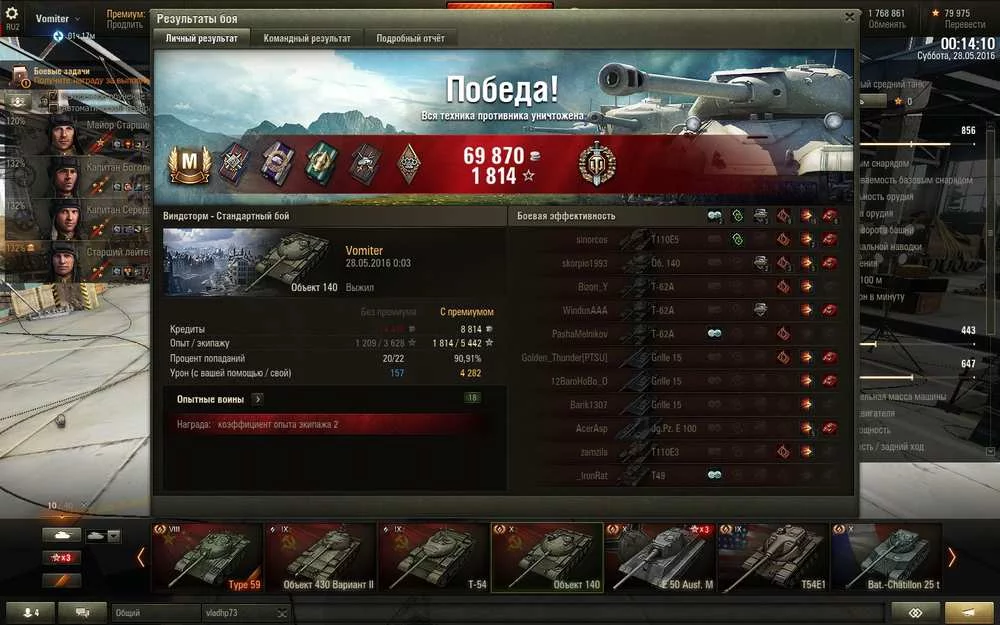Open the Vomiter account dropdown
This screenshot has height=625, width=1000.
click(58, 19)
